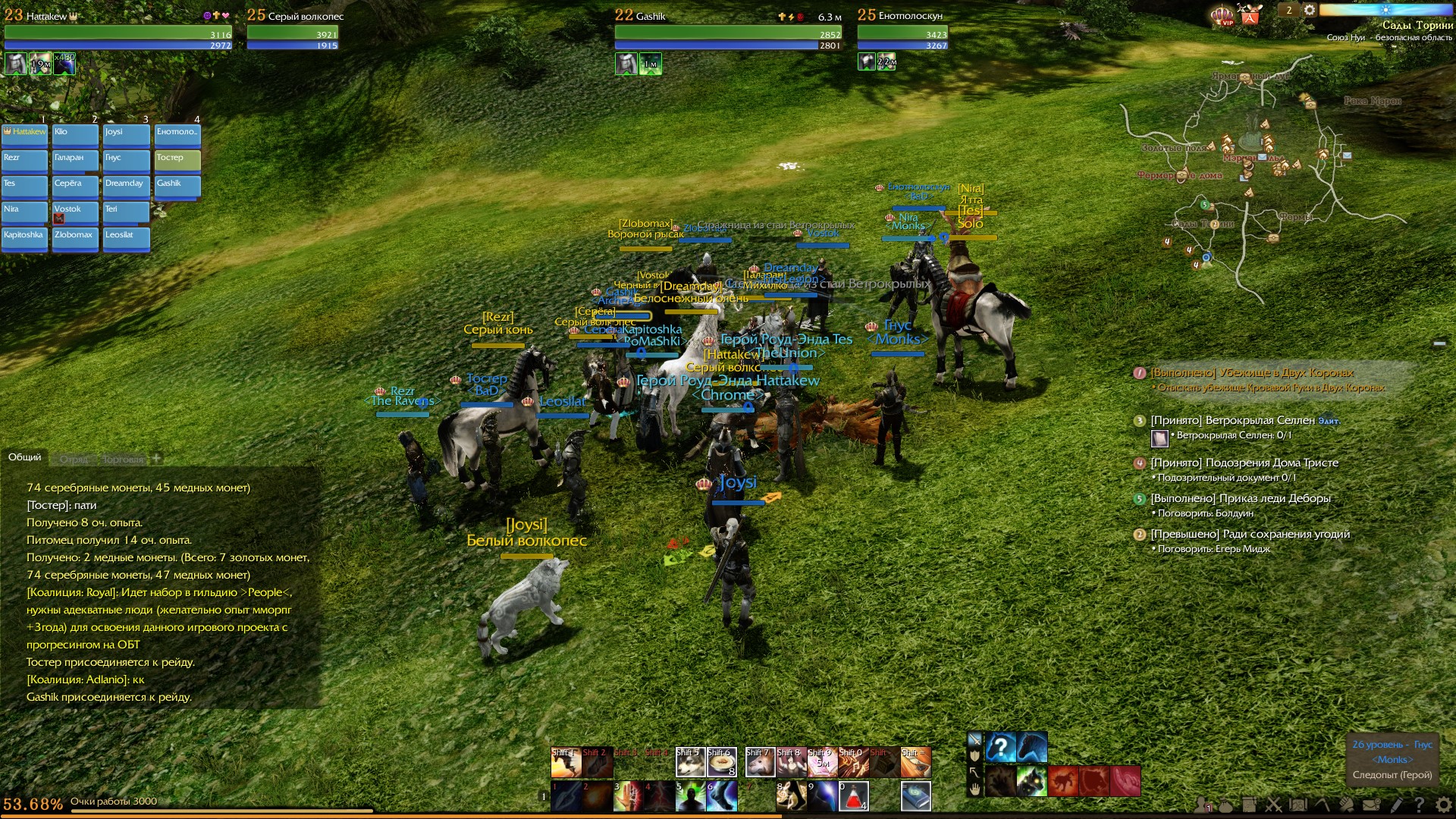
Task: Open the VIP crown menu
Action: point(1221,14)
